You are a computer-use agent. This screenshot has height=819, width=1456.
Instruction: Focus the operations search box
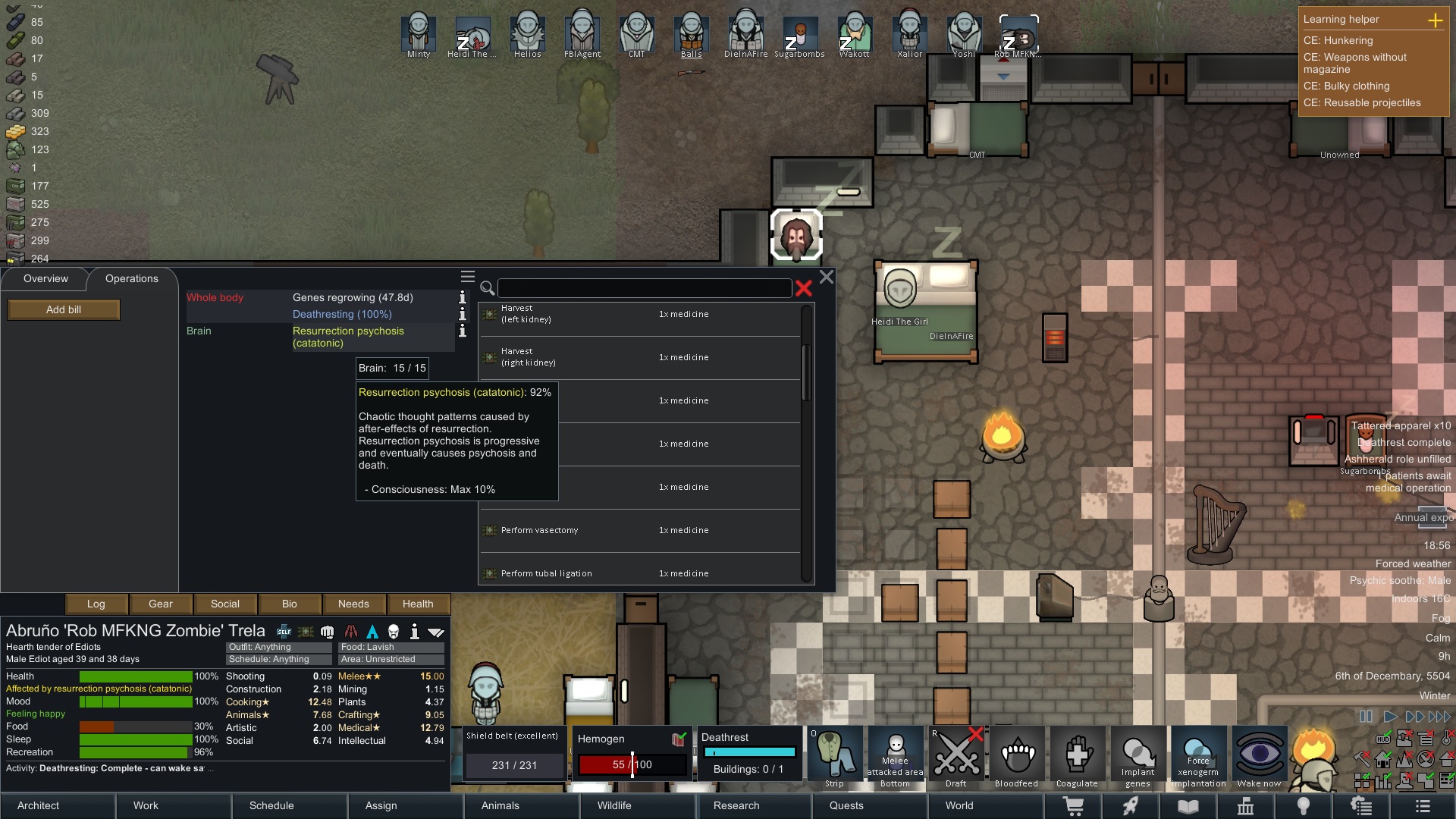point(645,288)
